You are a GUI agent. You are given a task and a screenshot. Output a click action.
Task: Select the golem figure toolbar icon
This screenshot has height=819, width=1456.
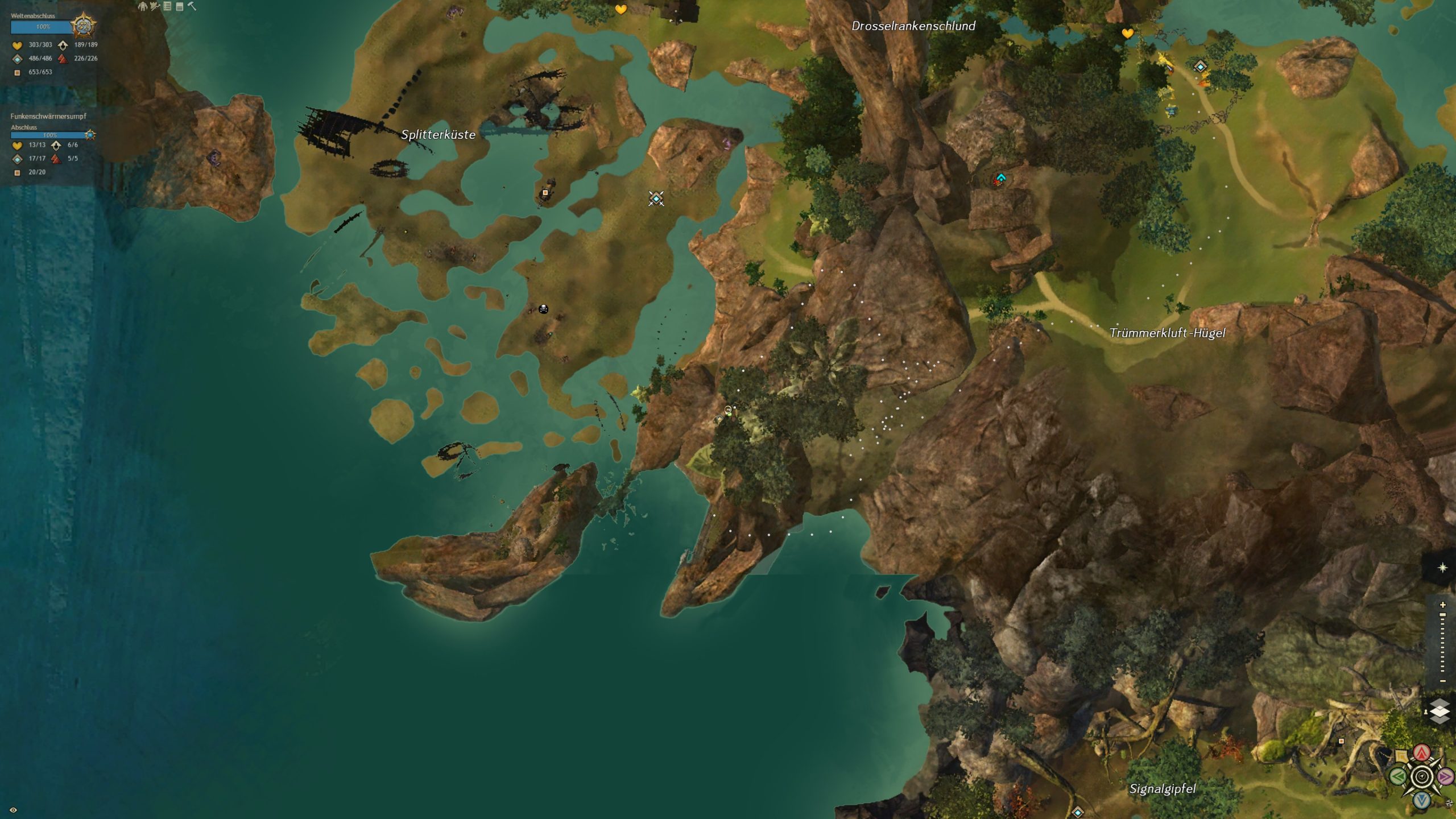[x=142, y=6]
